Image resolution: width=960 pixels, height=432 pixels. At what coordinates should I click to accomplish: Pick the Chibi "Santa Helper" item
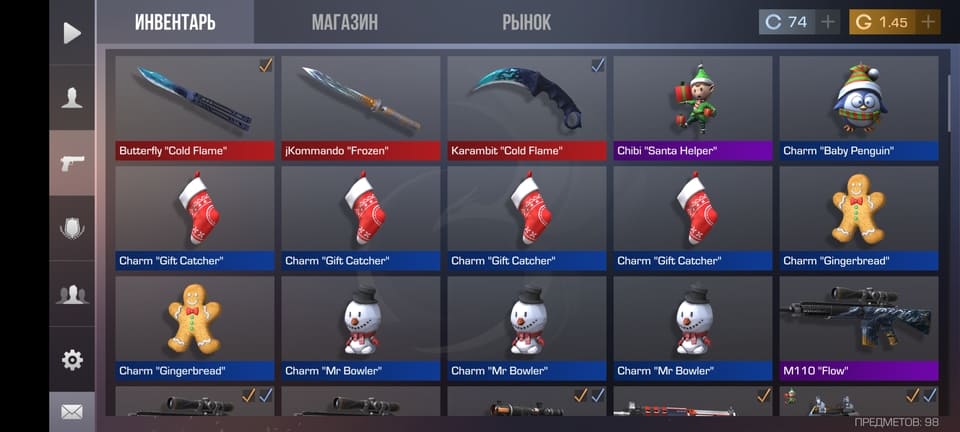(693, 107)
